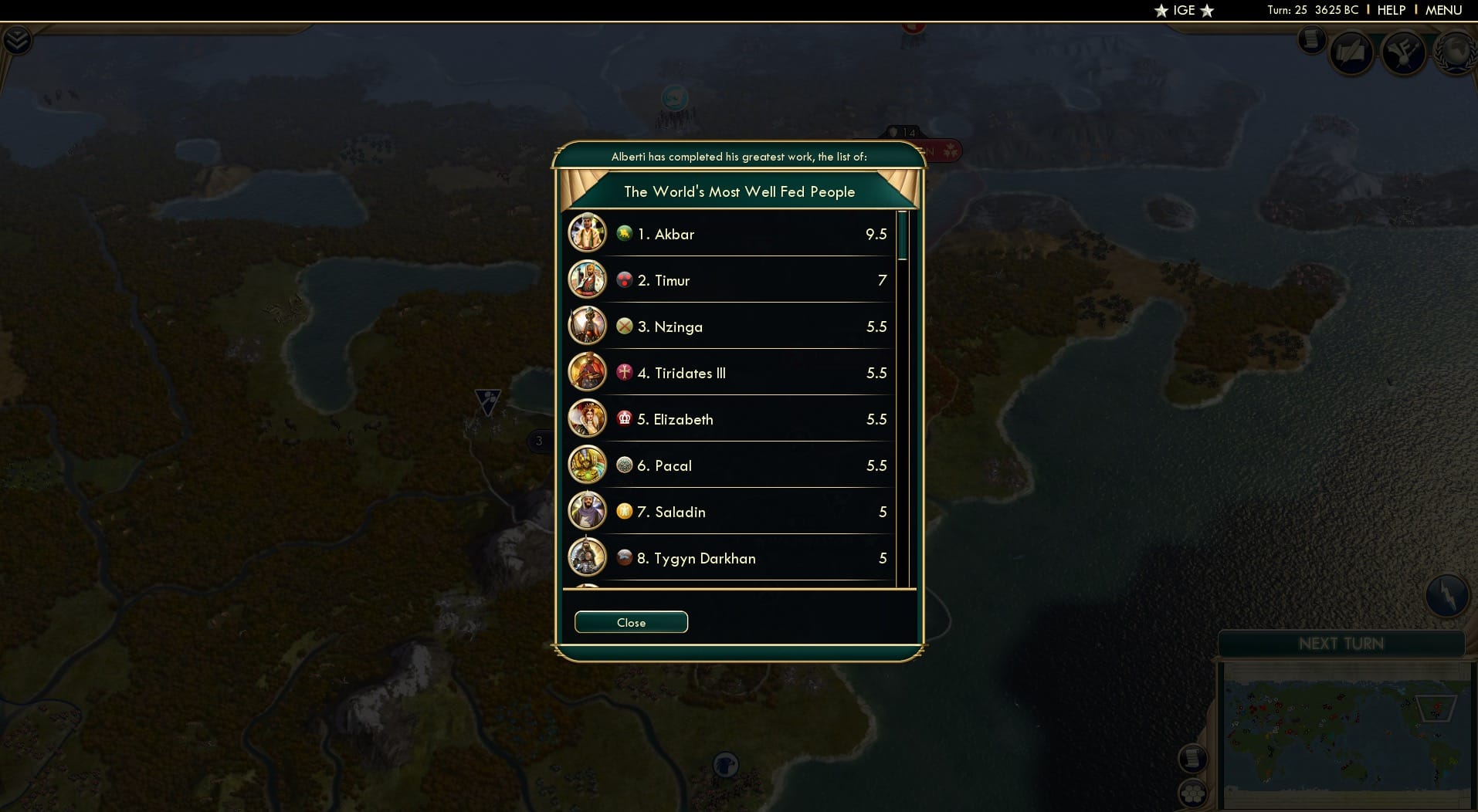Toggle strategic view with the hex grid icon

tap(1194, 792)
